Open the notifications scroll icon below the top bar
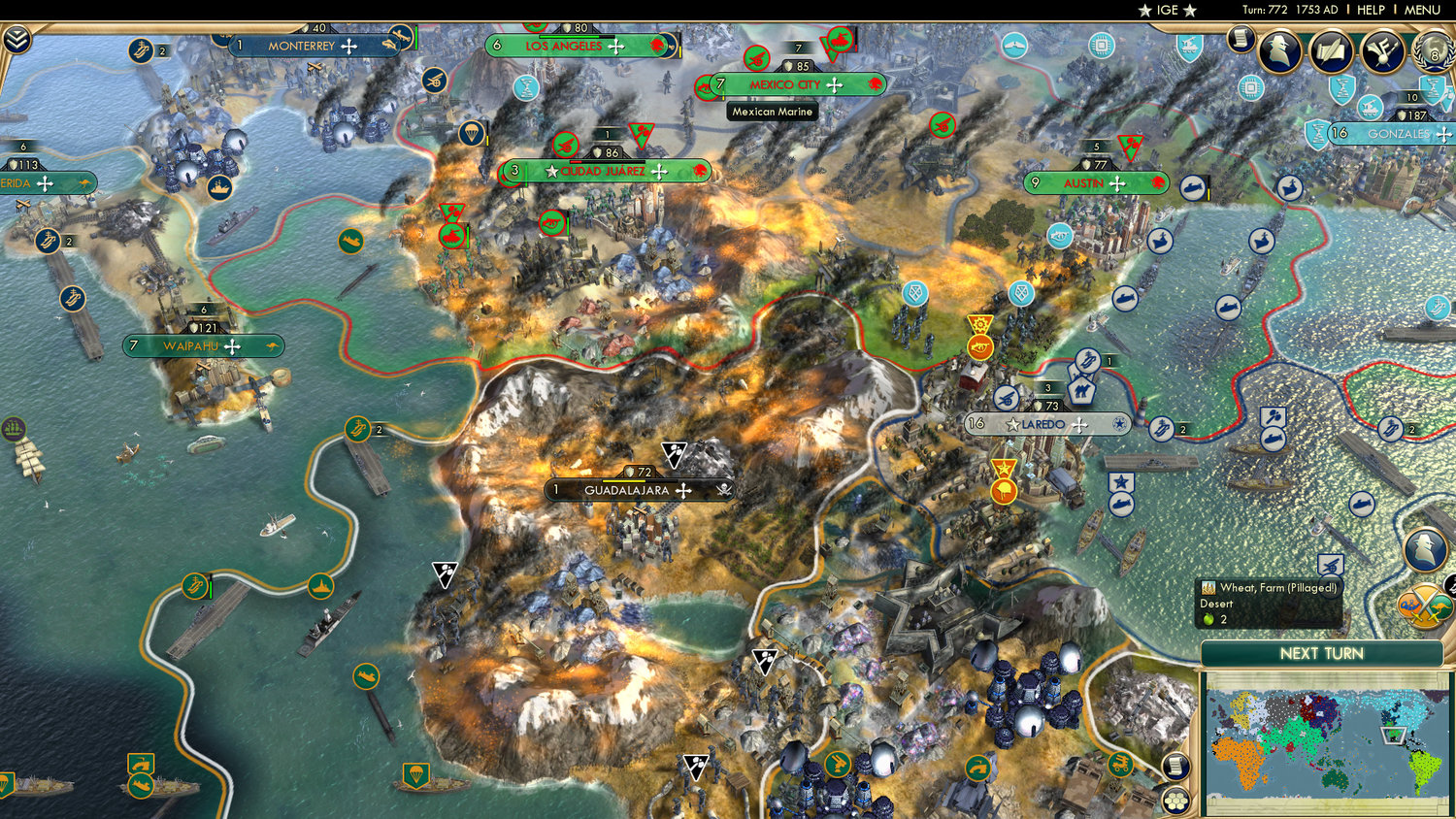Screen dimensions: 1456x819 [1241, 40]
